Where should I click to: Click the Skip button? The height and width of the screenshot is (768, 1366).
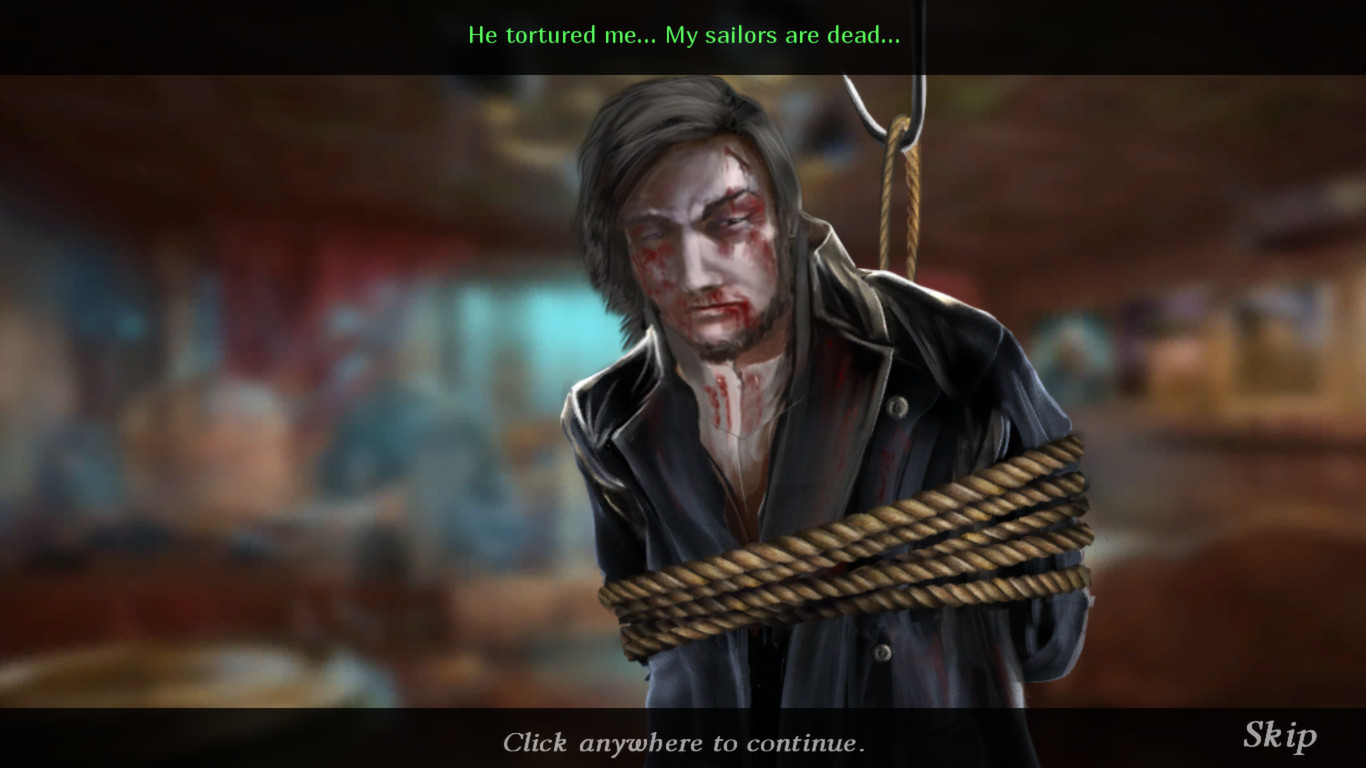1281,737
